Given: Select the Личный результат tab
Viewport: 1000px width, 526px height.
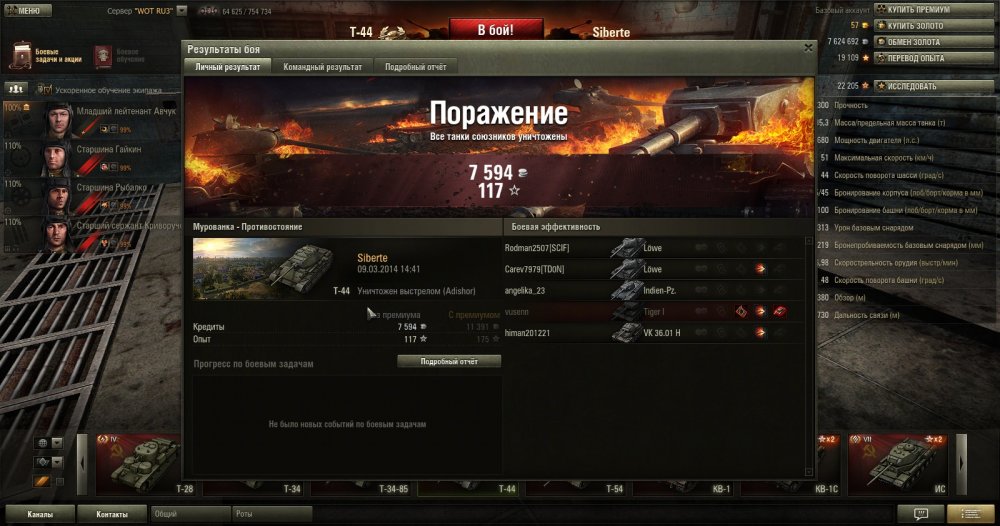Looking at the screenshot, I should pos(227,66).
